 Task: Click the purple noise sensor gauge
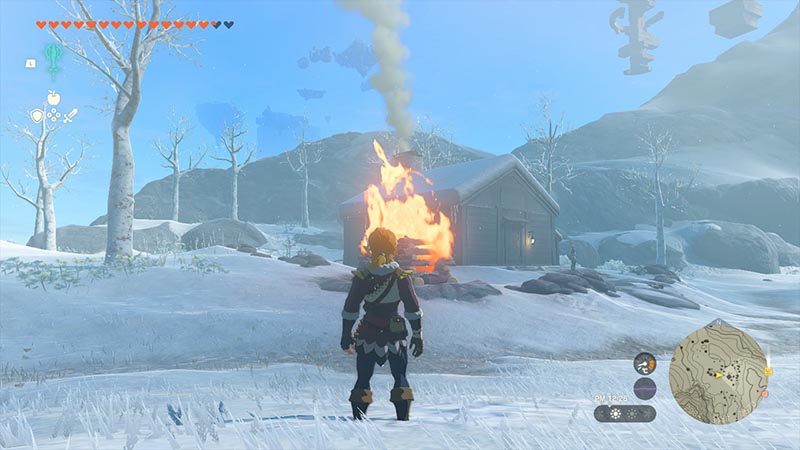click(x=645, y=388)
